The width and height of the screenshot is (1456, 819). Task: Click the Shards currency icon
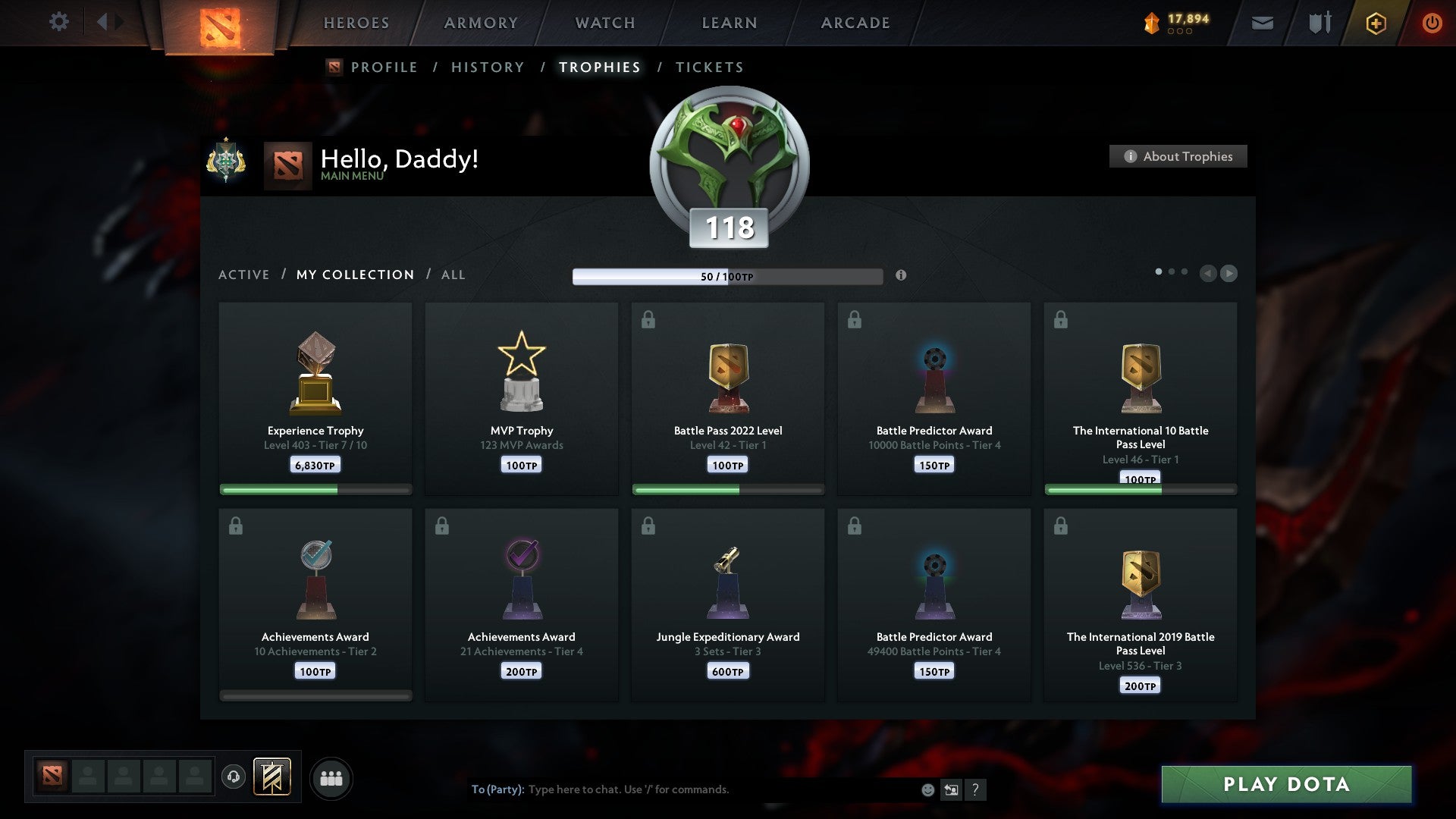pyautogui.click(x=1153, y=21)
